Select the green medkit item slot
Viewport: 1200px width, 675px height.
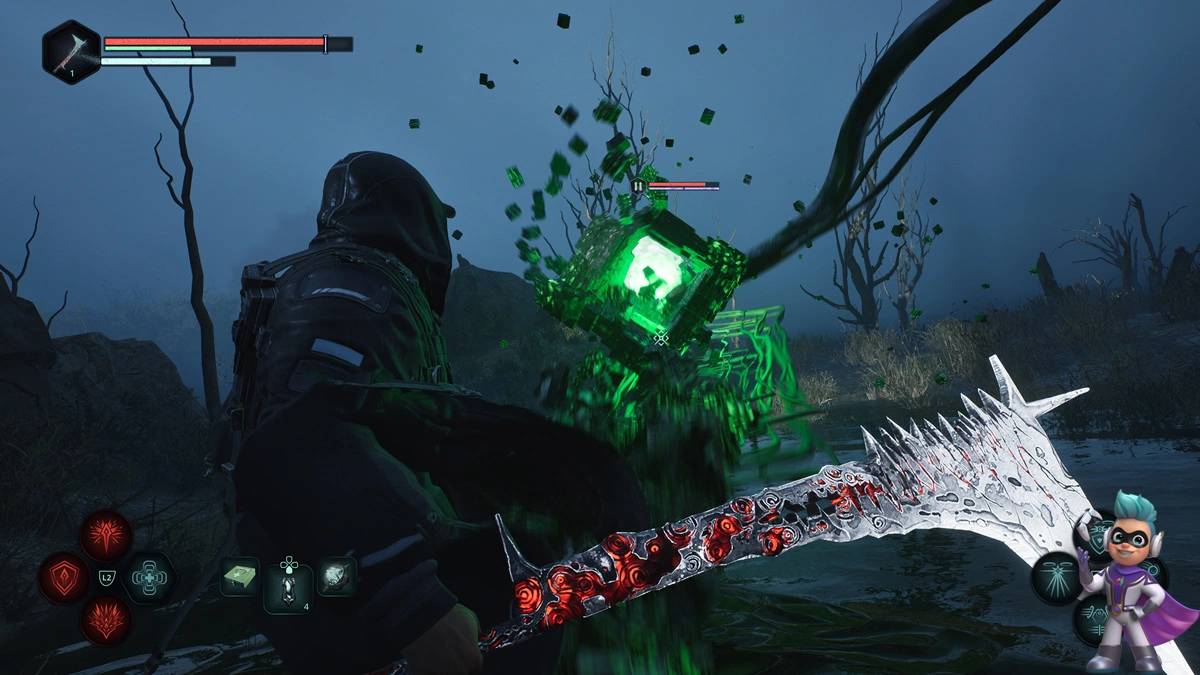(240, 577)
